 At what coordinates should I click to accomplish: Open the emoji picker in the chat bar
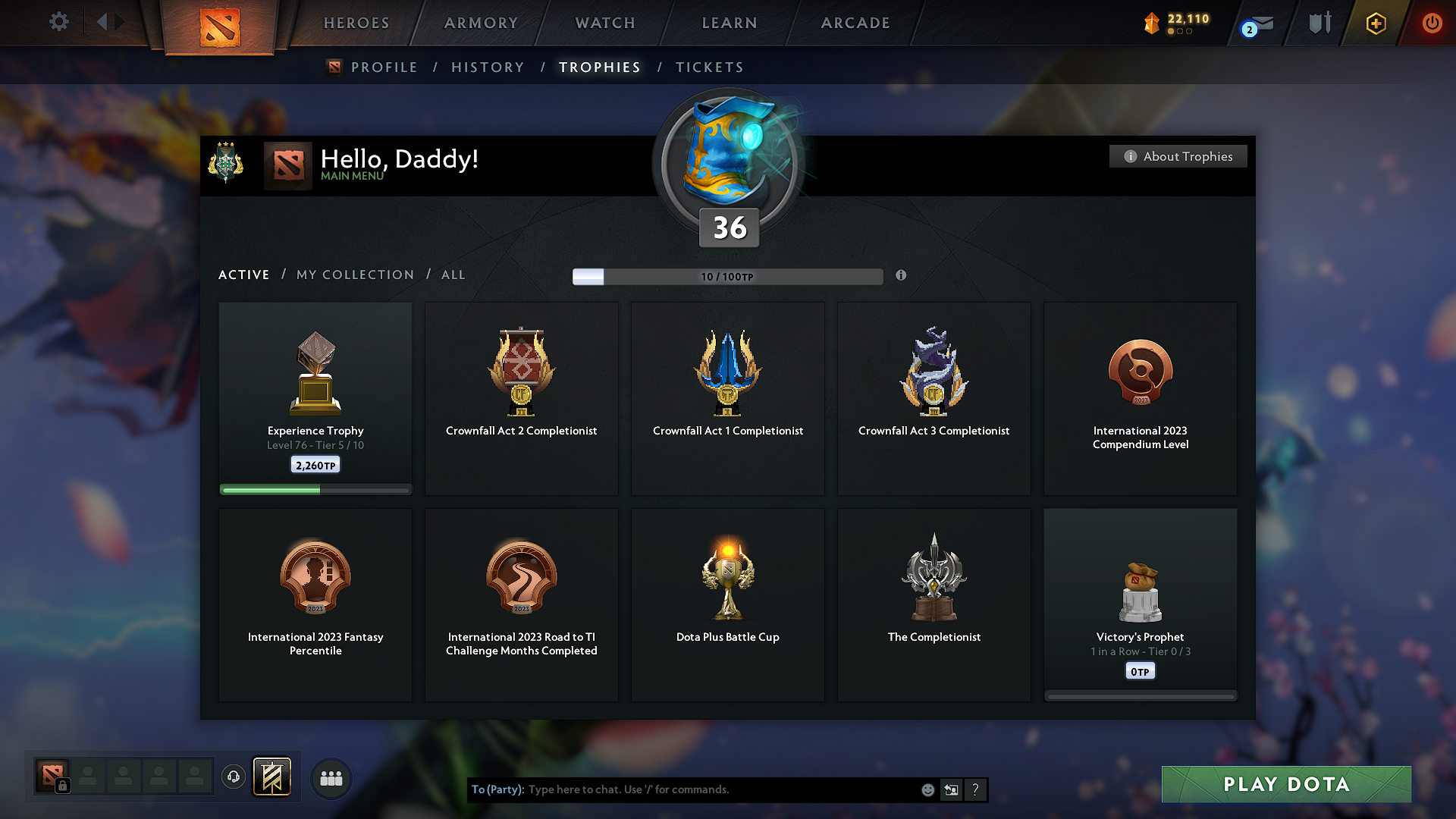[928, 789]
